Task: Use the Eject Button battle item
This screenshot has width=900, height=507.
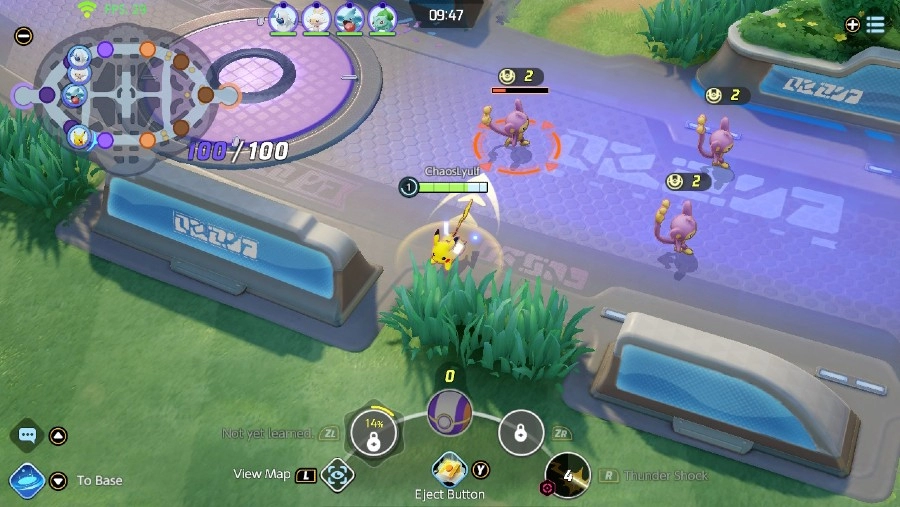Action: (x=449, y=469)
